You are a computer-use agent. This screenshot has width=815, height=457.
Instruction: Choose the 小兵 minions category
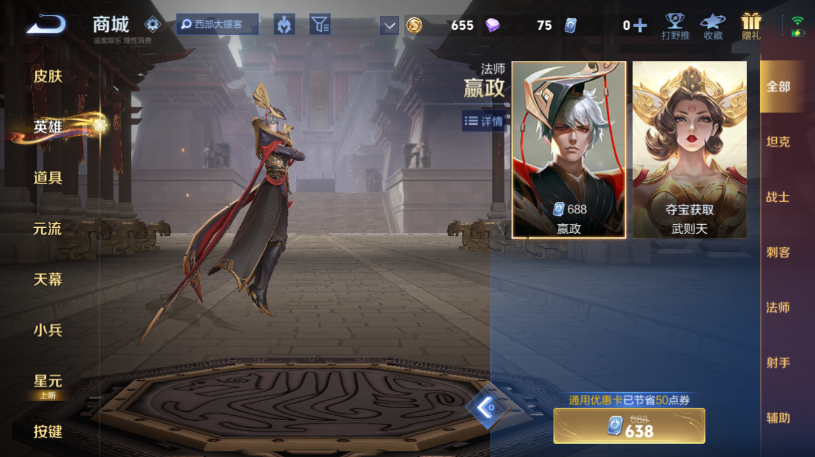(x=47, y=329)
